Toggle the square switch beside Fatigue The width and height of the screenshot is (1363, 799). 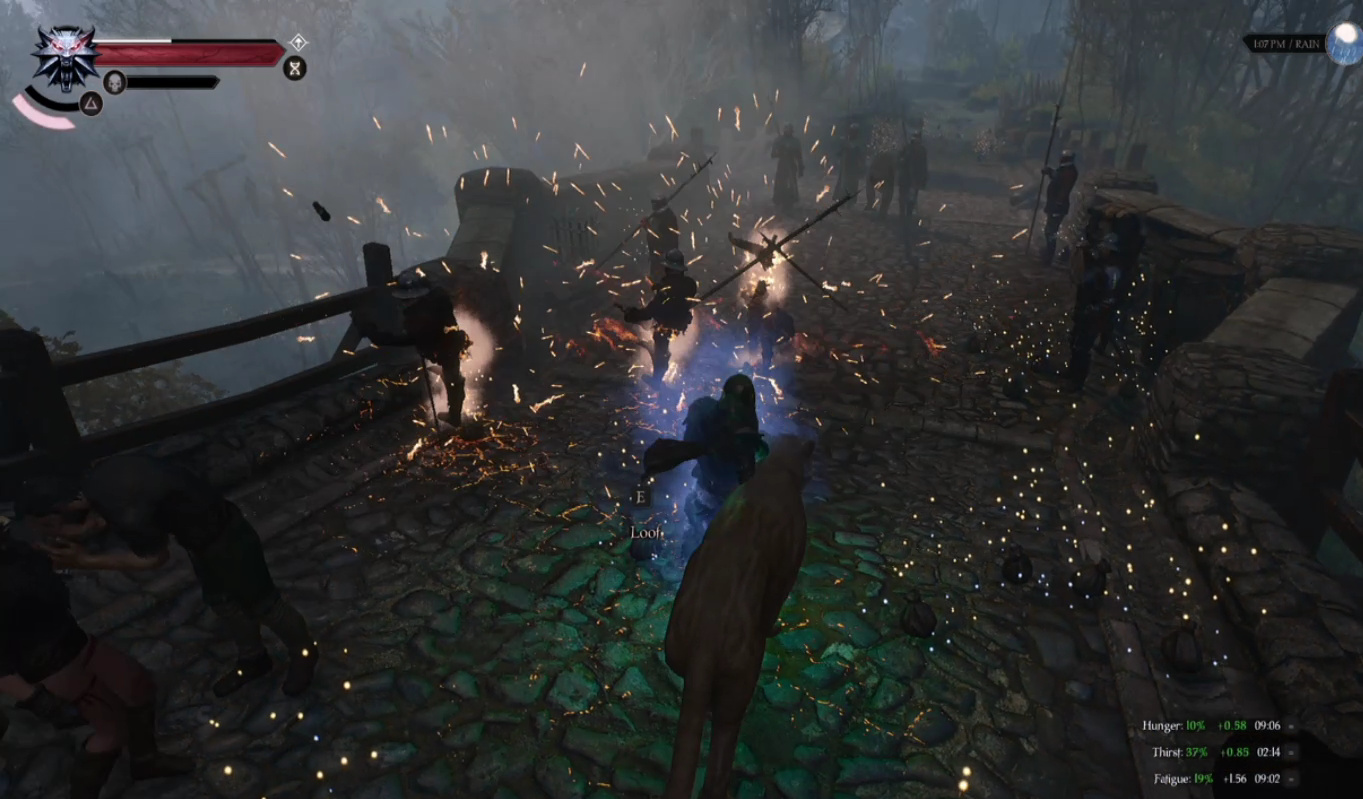1291,779
